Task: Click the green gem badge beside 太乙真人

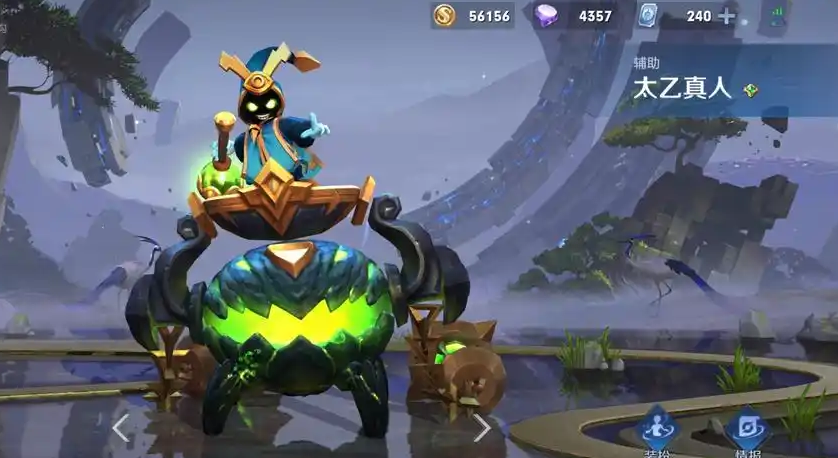Action: (x=751, y=89)
